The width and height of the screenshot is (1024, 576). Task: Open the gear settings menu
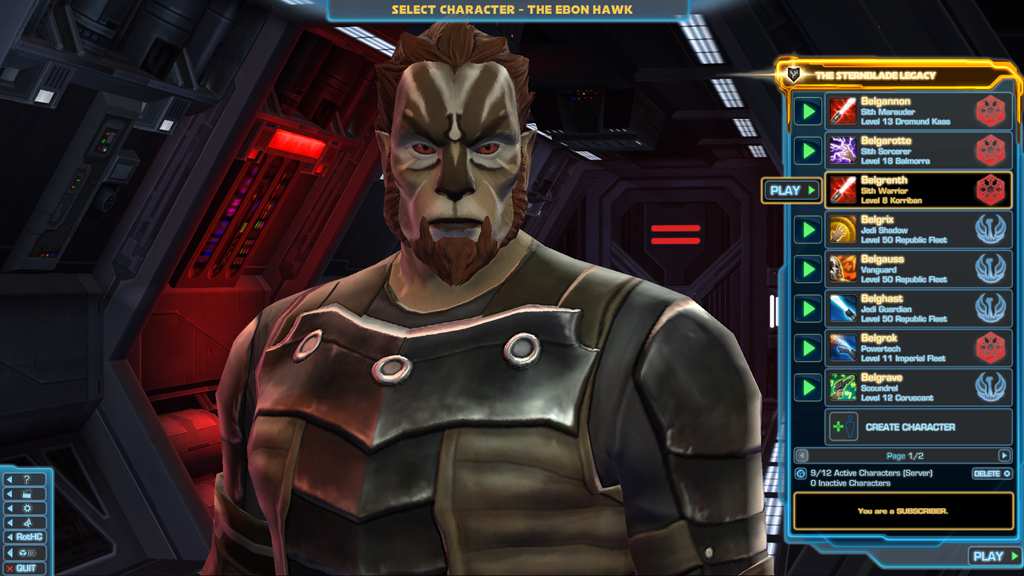[x=26, y=508]
